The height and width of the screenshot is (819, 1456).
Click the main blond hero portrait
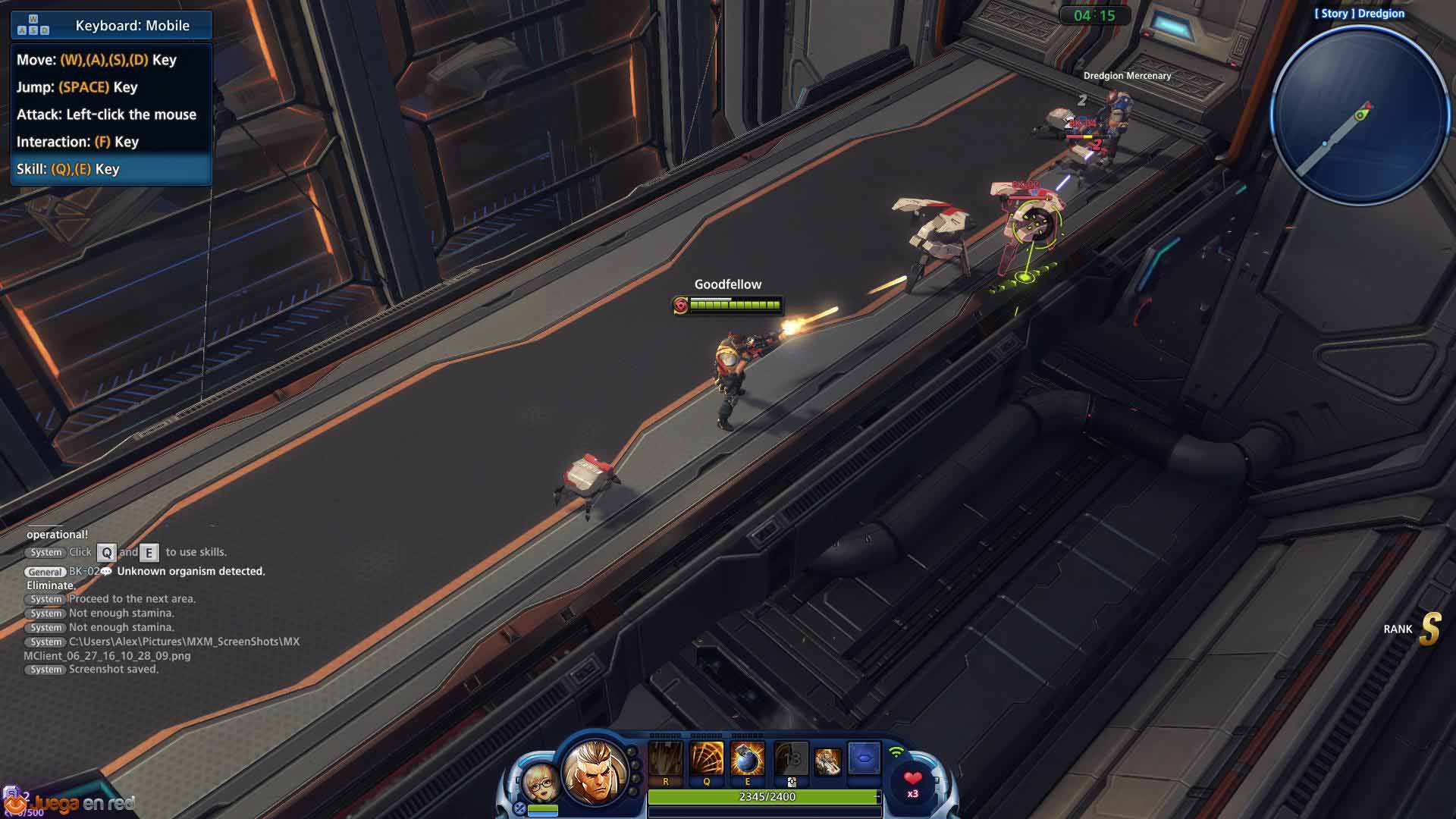pos(596,770)
